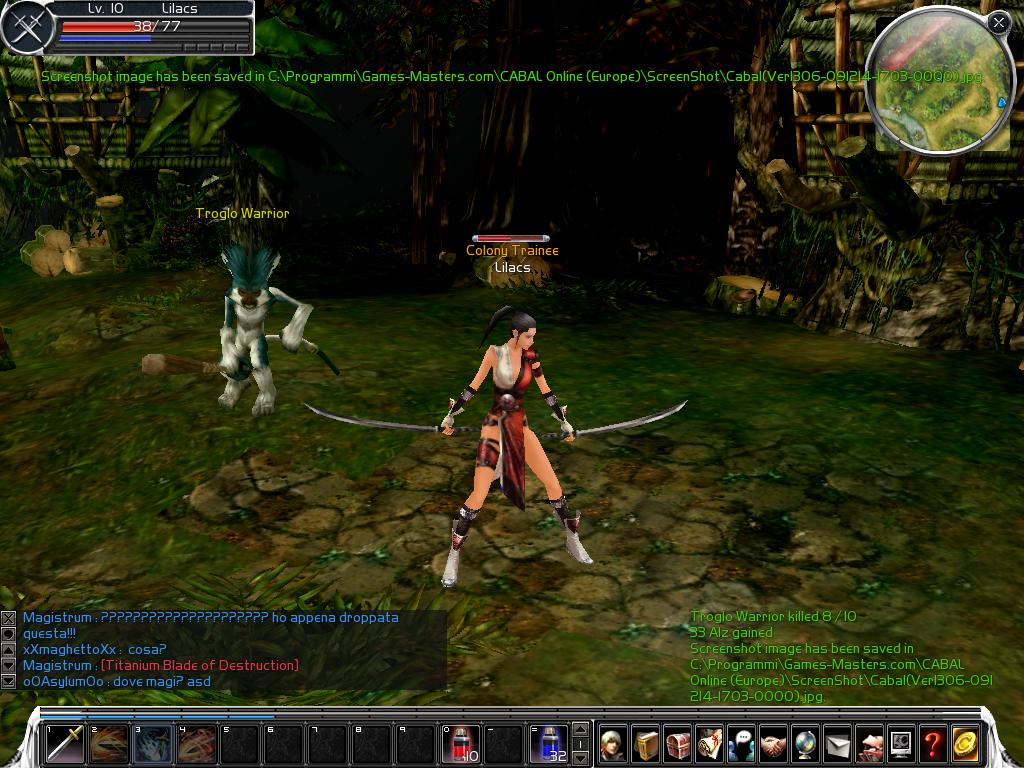Select the sword attack in hotbar slot 1

coord(64,744)
